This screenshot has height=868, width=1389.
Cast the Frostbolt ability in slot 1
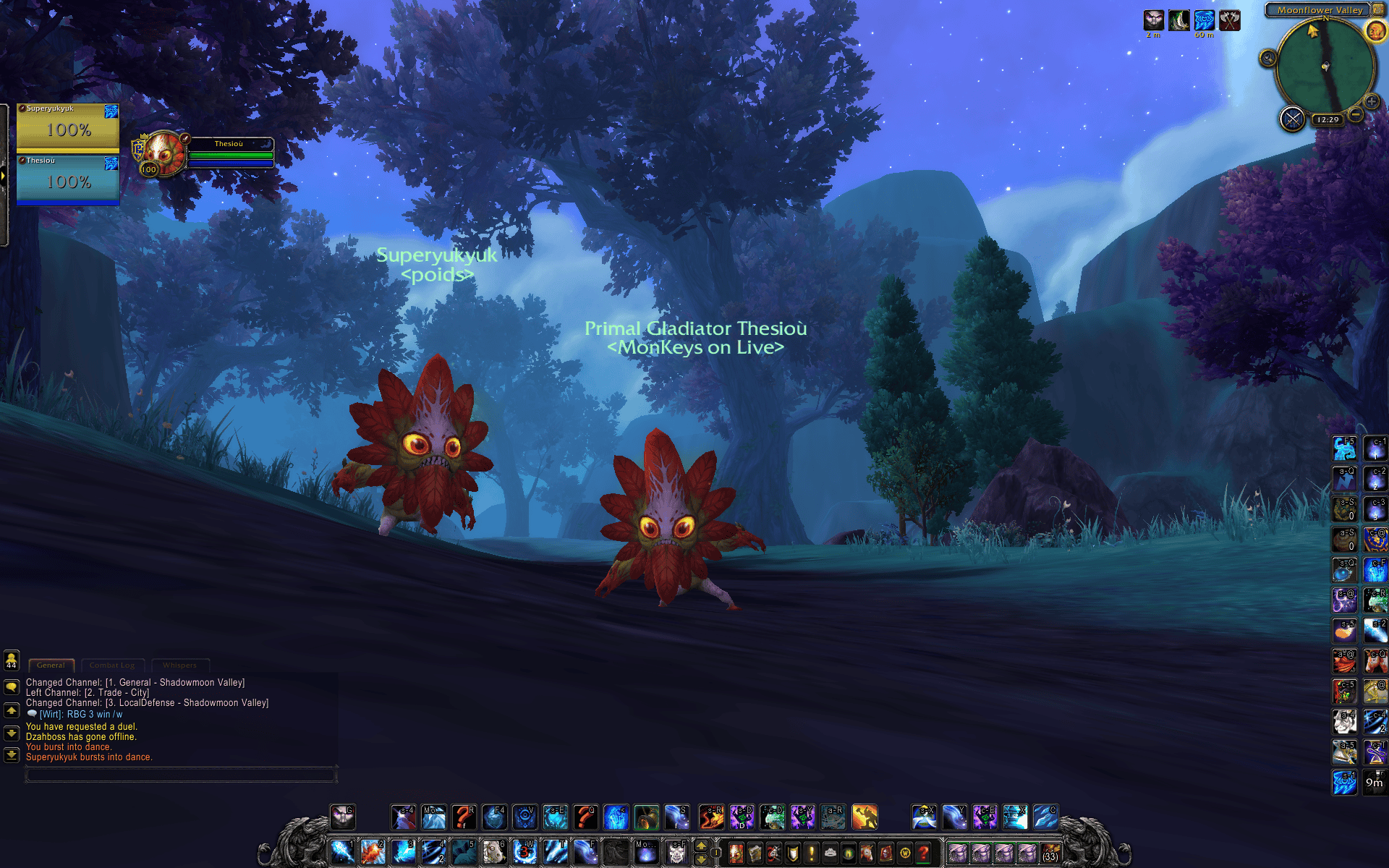click(x=342, y=852)
